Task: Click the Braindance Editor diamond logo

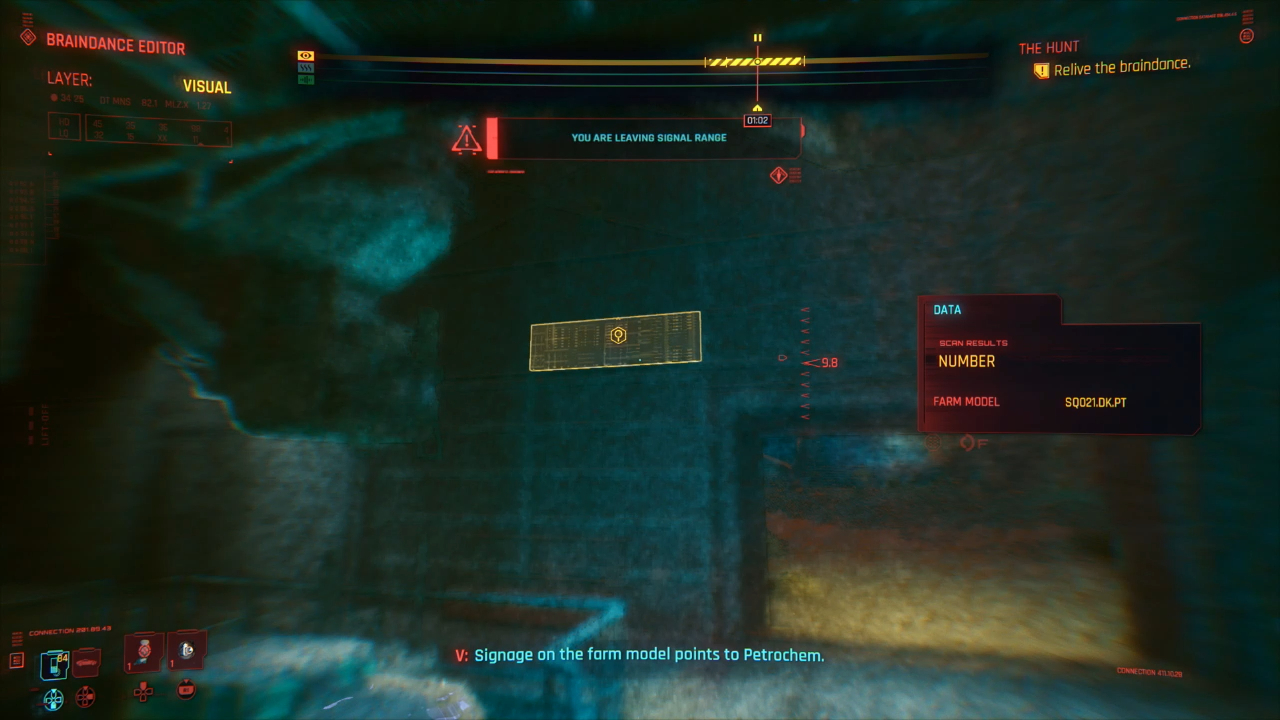Action: pyautogui.click(x=27, y=36)
